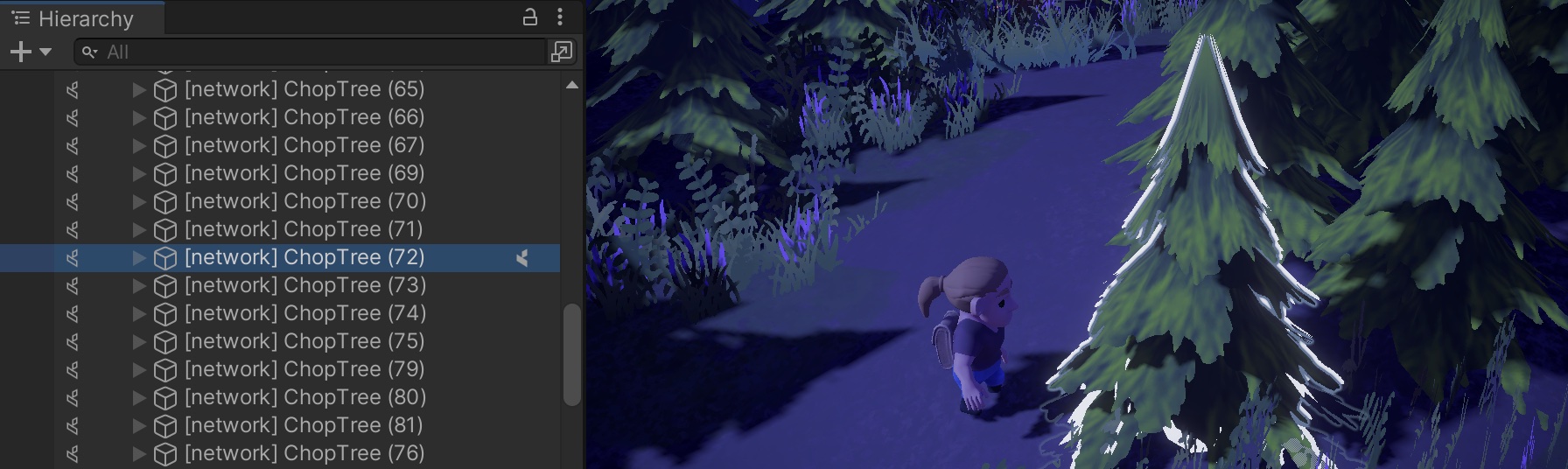Expand the [network] ChopTree (72) foldout arrow
This screenshot has width=1568, height=469.
pyautogui.click(x=139, y=257)
